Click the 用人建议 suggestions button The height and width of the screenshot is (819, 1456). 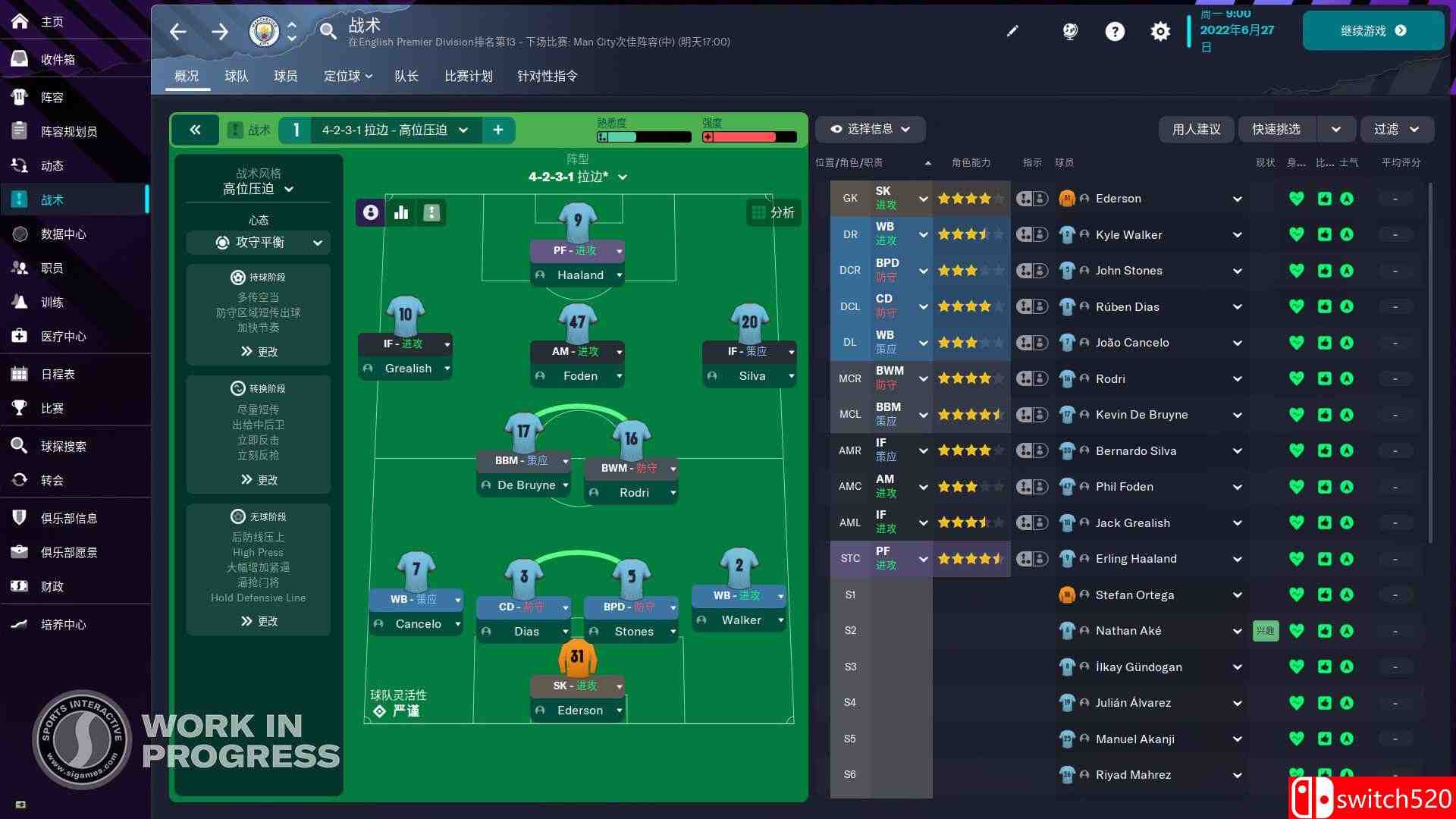coord(1197,129)
